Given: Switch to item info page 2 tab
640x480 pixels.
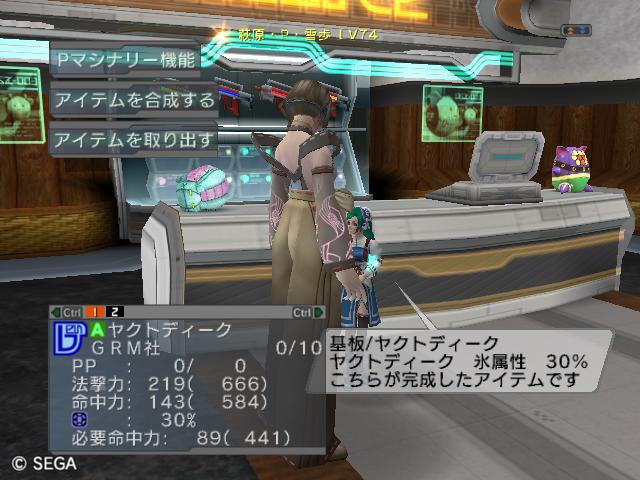Looking at the screenshot, I should (115, 312).
